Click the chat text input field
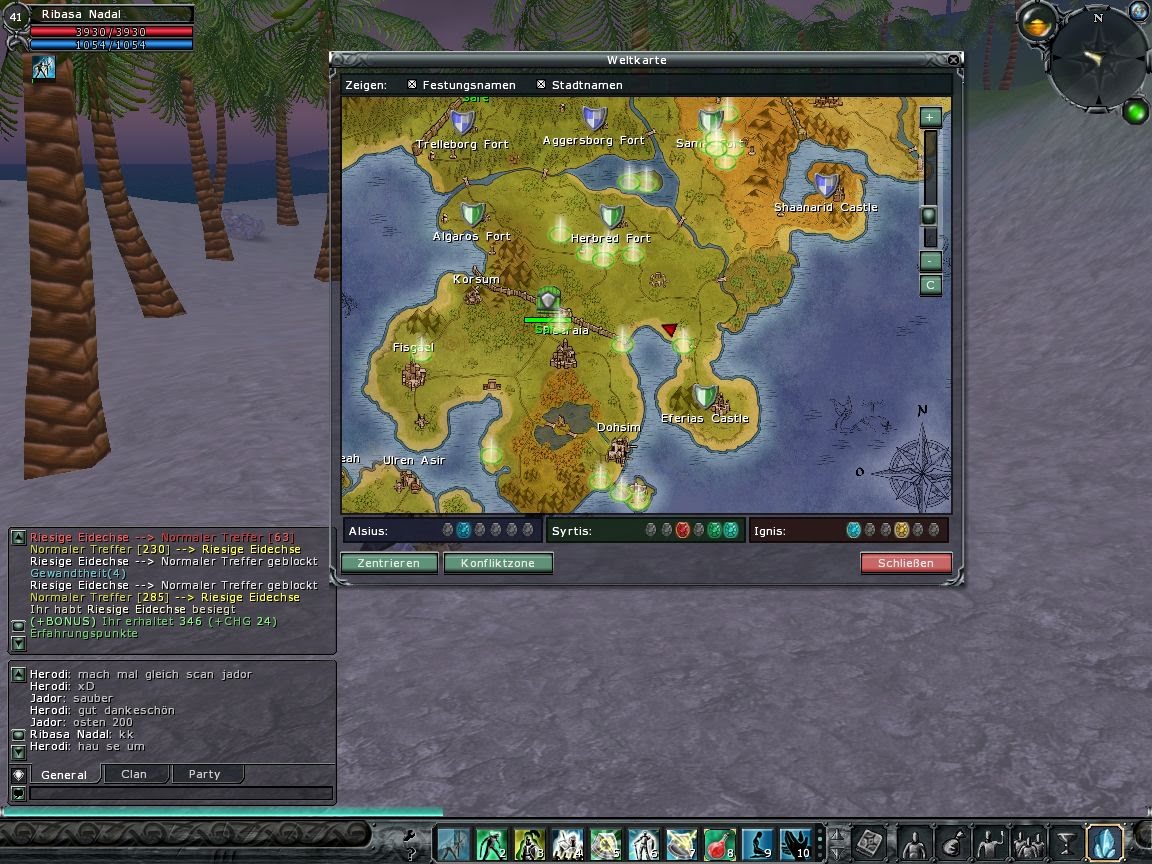1152x864 pixels. pyautogui.click(x=180, y=793)
